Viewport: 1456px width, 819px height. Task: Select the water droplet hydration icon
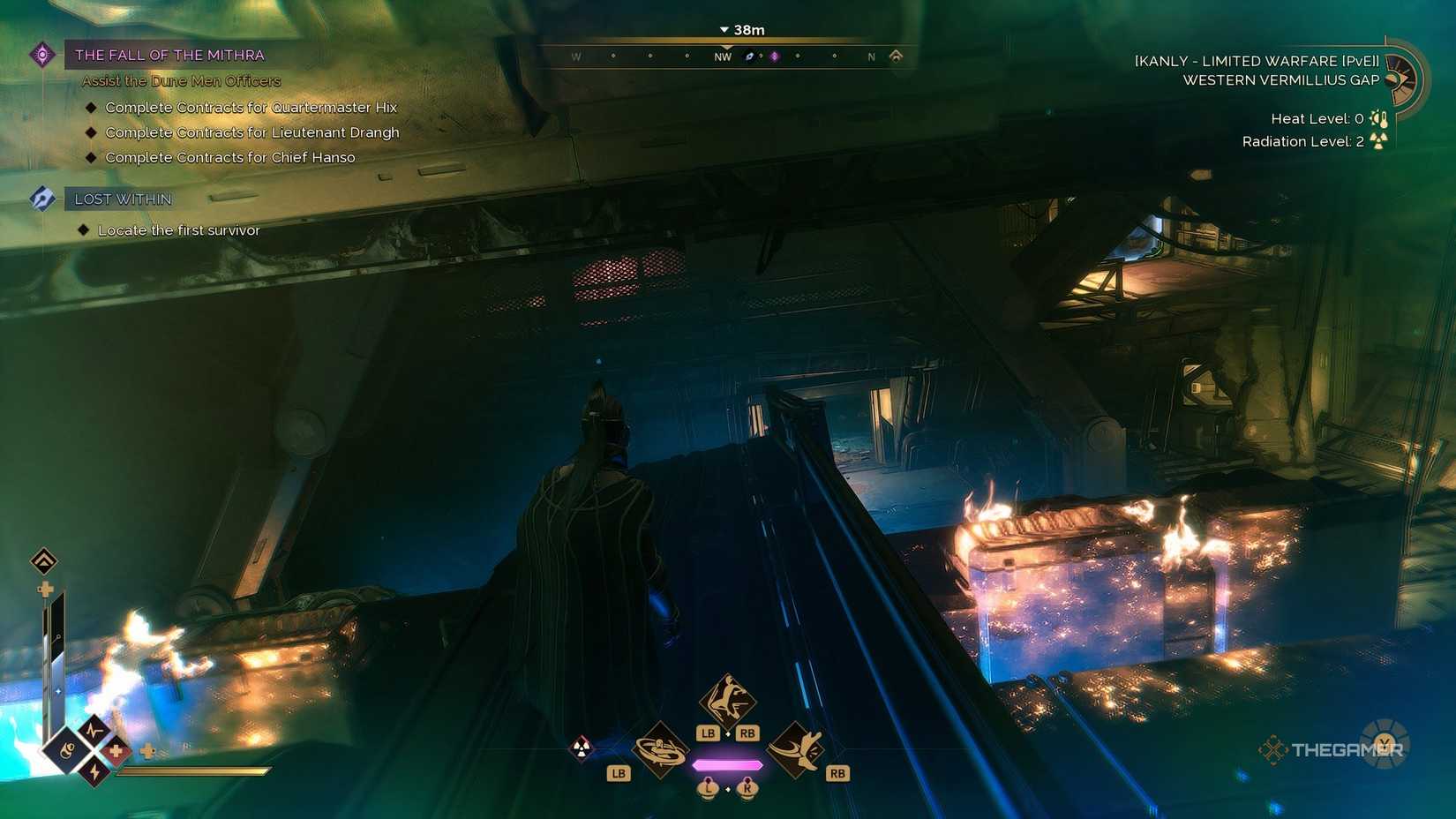tap(67, 749)
